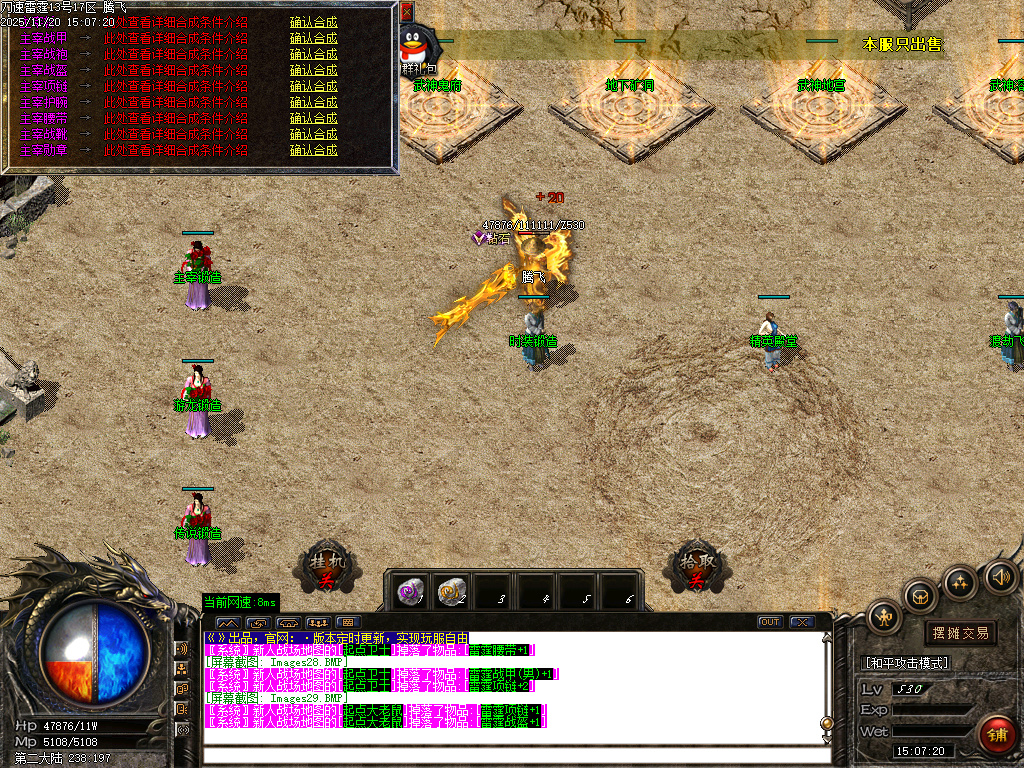Open the skills sparkle icon
Screen dimensions: 1024x768
(961, 582)
